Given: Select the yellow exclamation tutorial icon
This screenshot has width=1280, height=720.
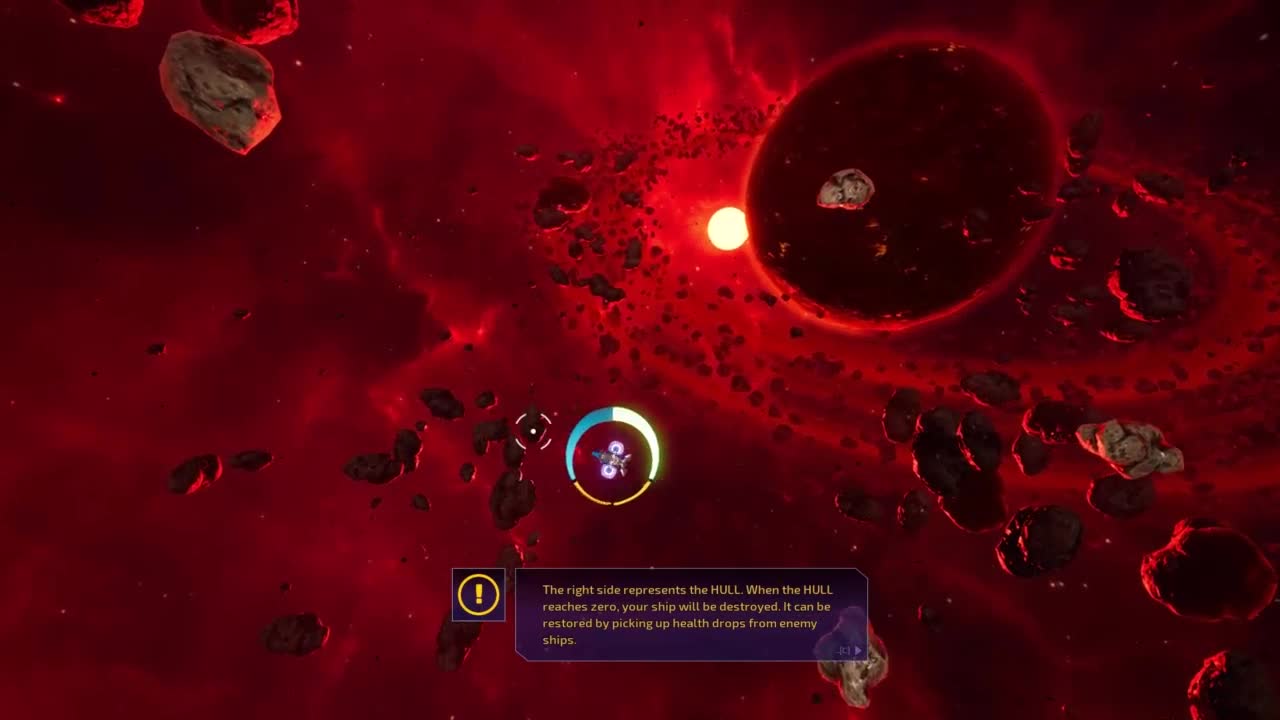Looking at the screenshot, I should [x=479, y=595].
